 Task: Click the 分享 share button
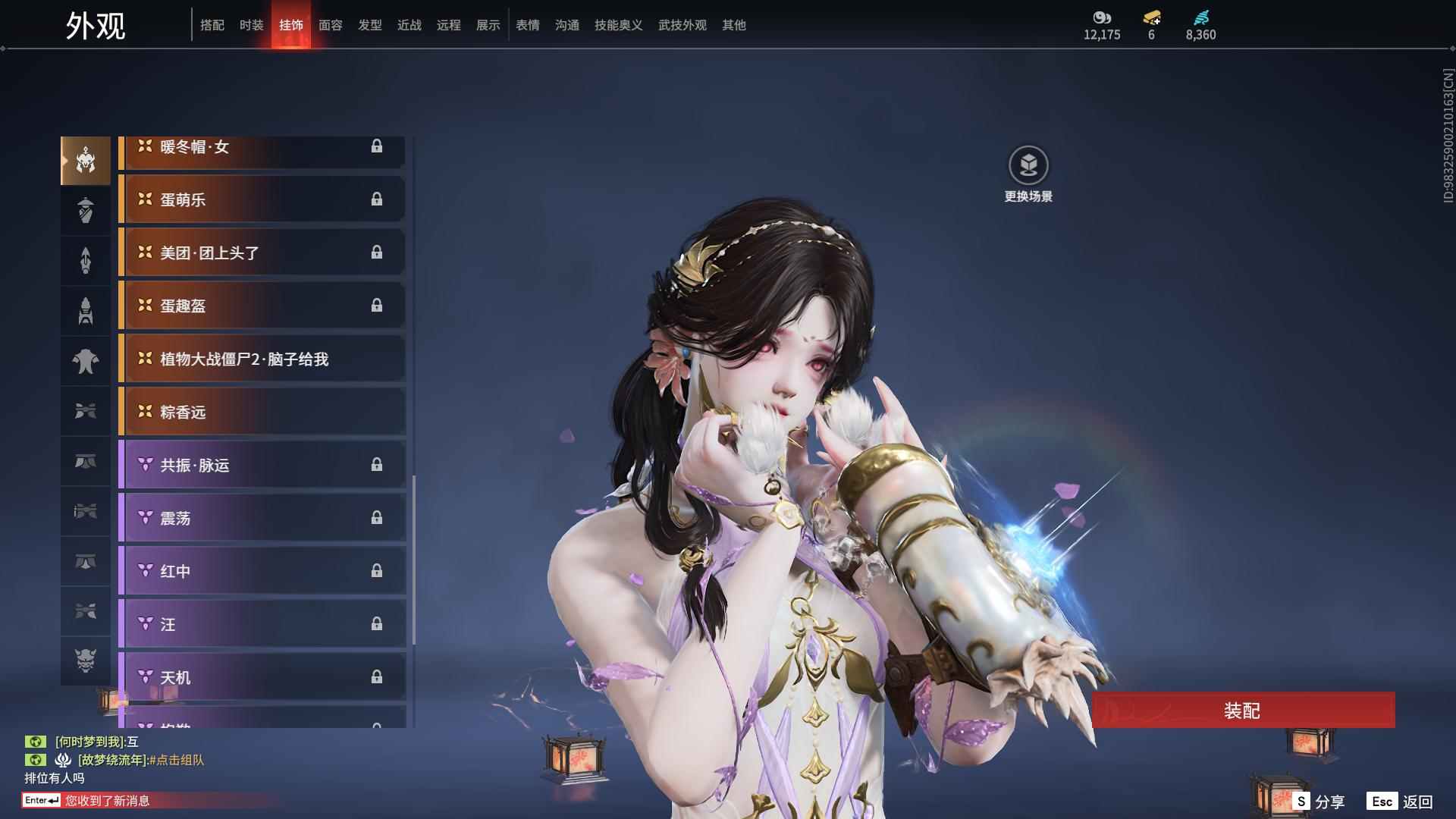(x=1319, y=802)
